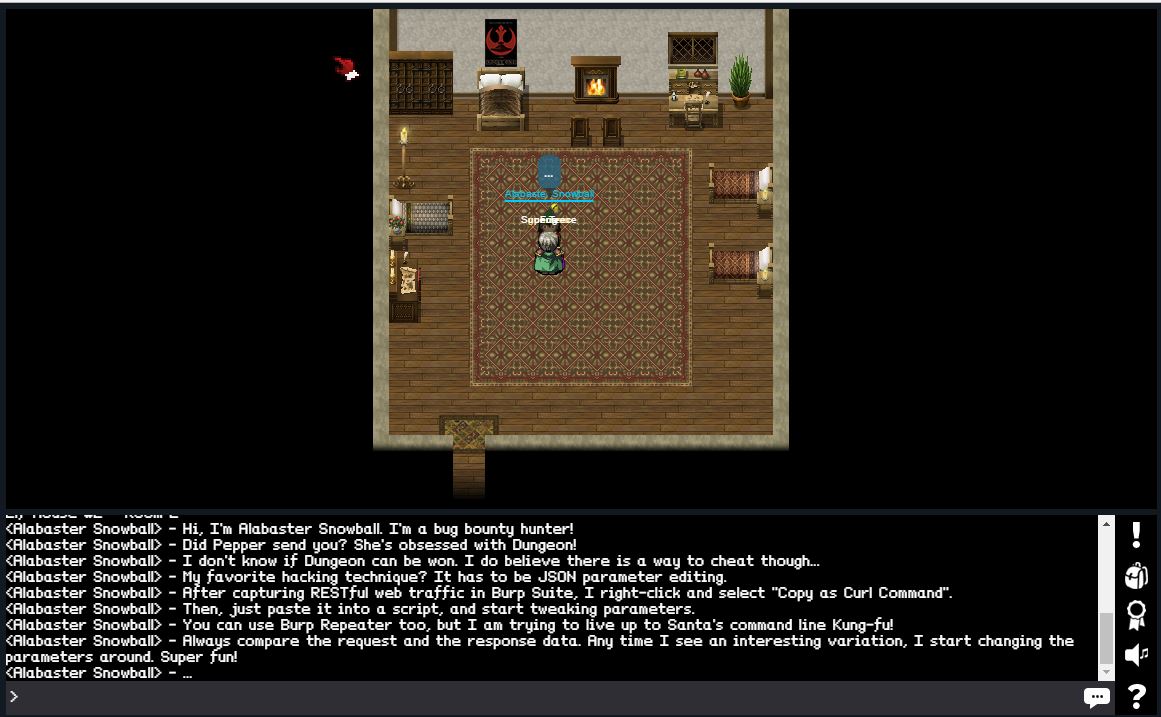Click the chat log scroll-down arrow

1106,673
